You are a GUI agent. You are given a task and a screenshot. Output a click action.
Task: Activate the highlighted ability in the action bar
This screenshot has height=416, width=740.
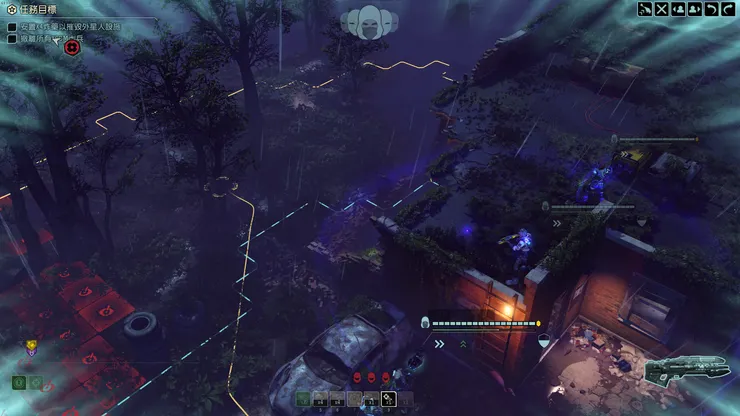(x=388, y=399)
